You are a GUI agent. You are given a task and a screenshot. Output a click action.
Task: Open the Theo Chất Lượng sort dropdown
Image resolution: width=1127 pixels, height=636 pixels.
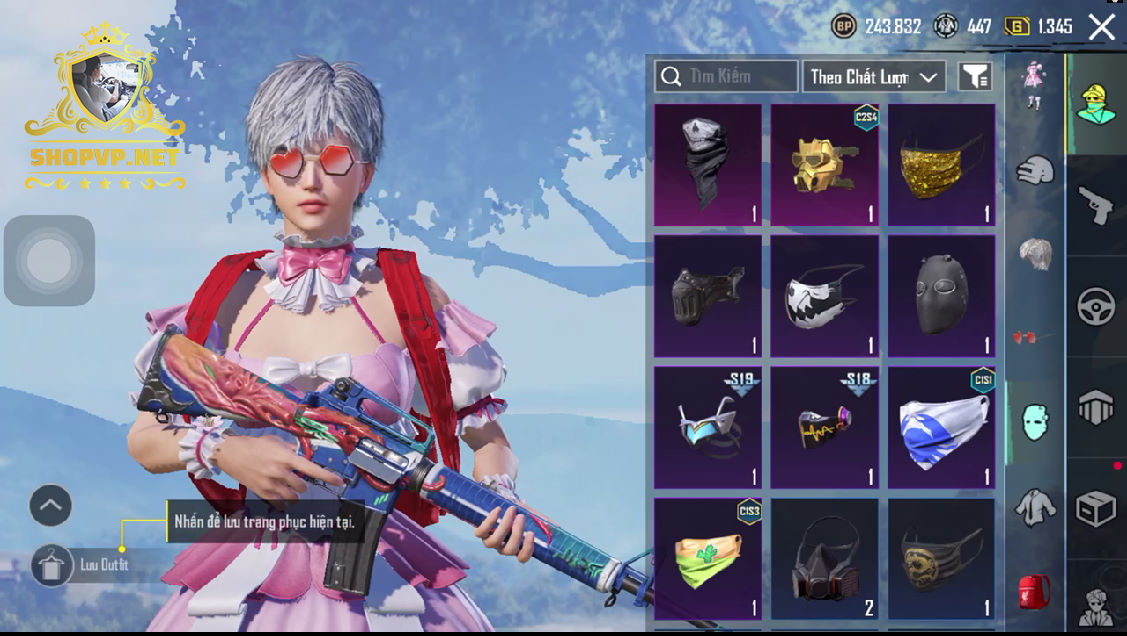(874, 76)
